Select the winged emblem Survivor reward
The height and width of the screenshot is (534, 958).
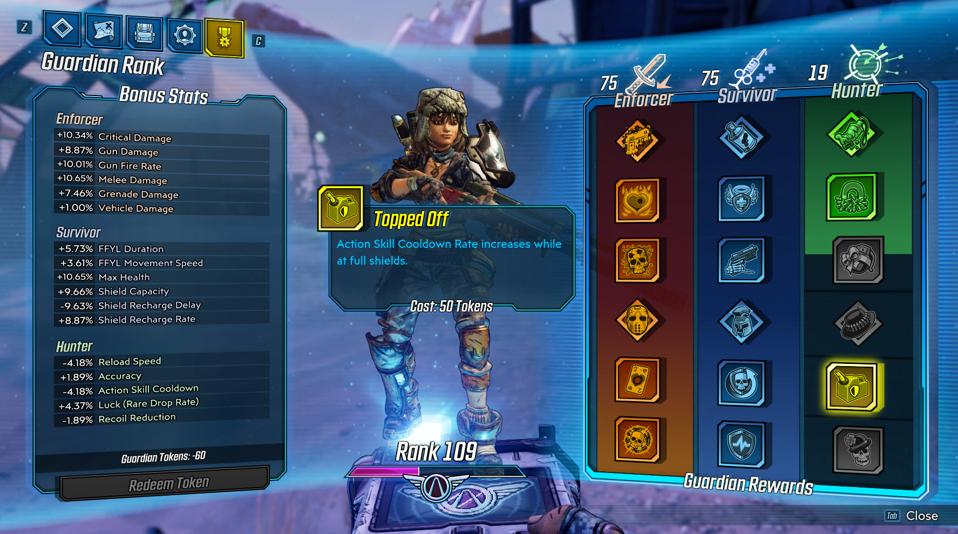point(743,199)
